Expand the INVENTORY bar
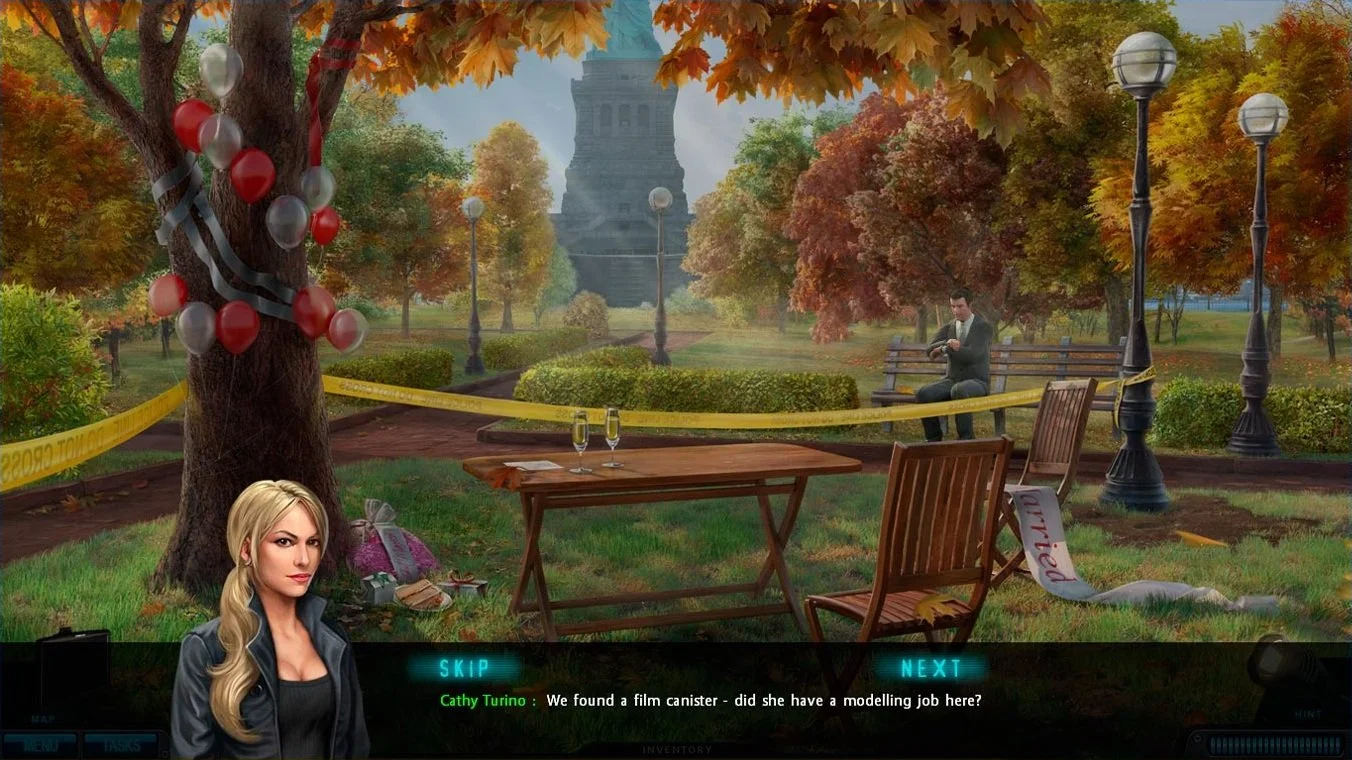Image resolution: width=1352 pixels, height=760 pixels. tap(676, 749)
